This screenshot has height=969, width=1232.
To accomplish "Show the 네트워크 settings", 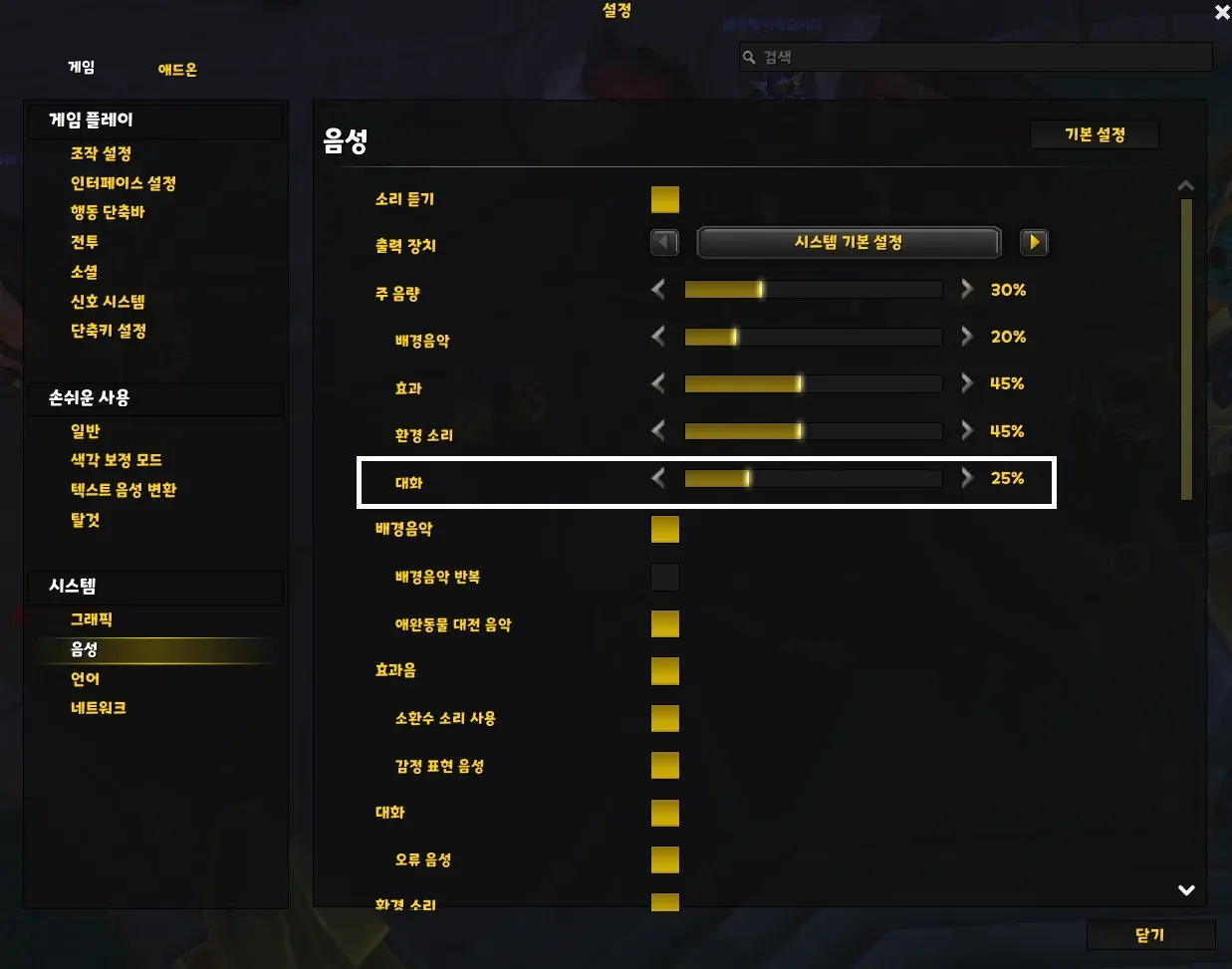I will click(x=98, y=708).
